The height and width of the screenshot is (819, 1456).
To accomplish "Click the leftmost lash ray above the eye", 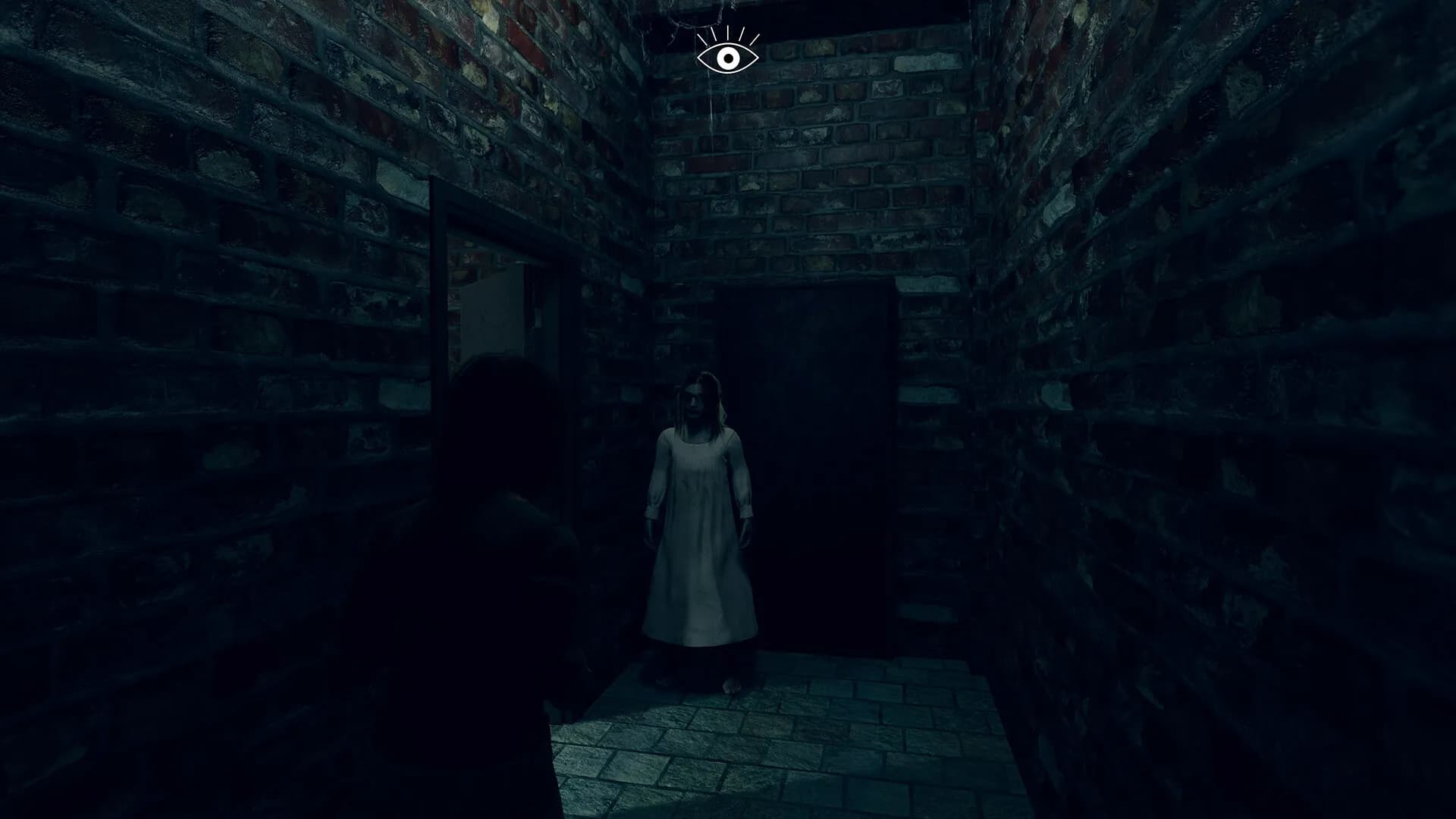I will [x=701, y=39].
